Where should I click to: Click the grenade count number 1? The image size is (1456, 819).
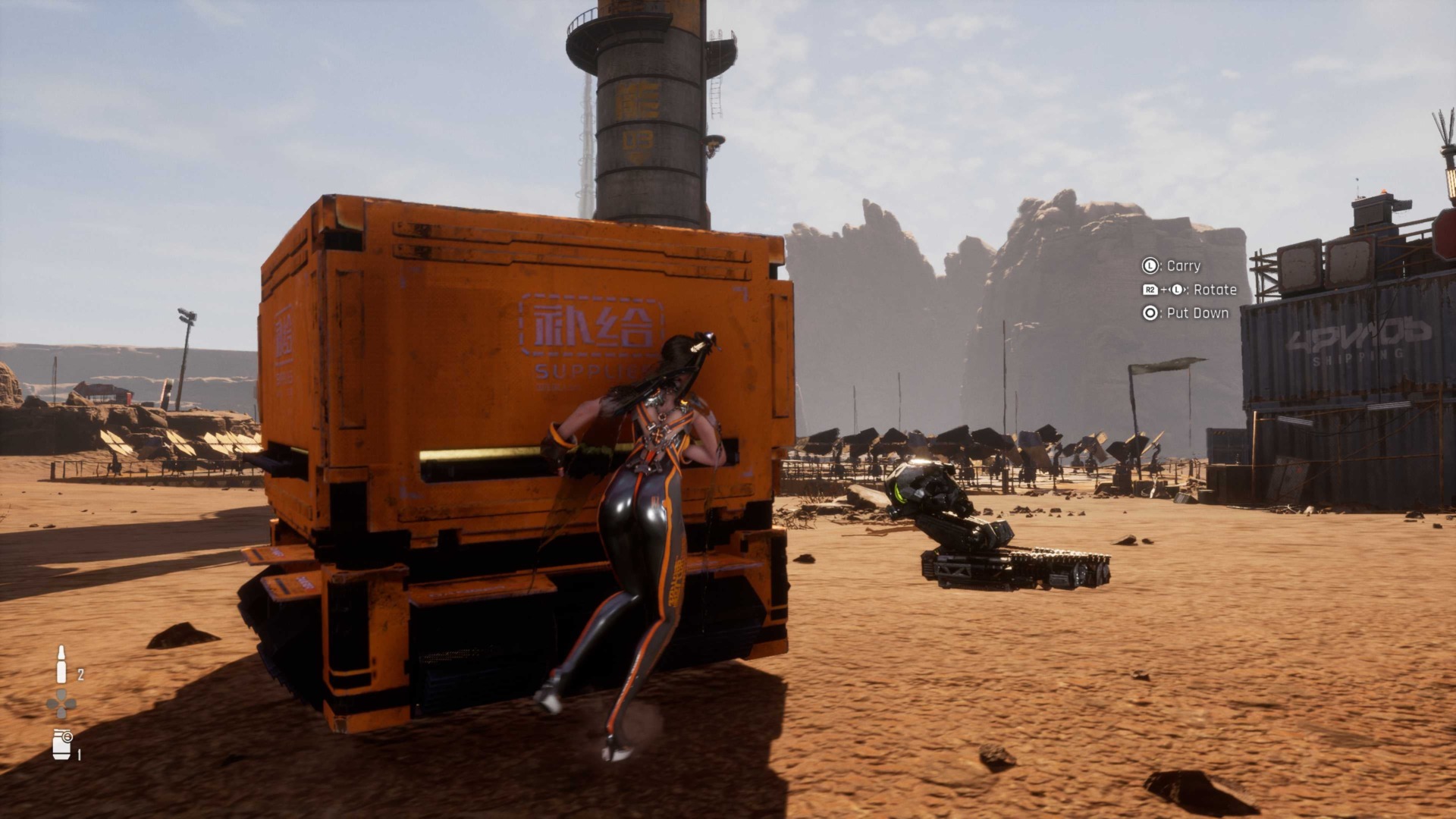click(79, 755)
